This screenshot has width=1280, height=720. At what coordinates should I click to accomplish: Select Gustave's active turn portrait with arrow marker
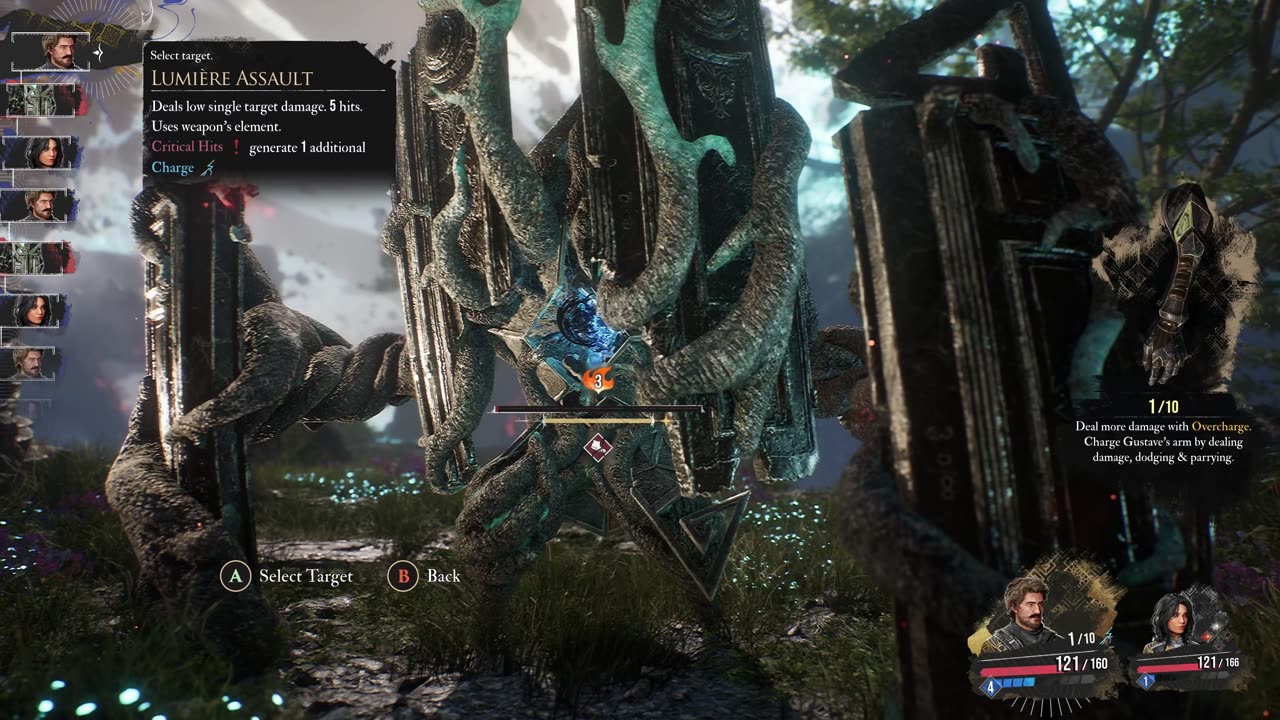coord(50,51)
